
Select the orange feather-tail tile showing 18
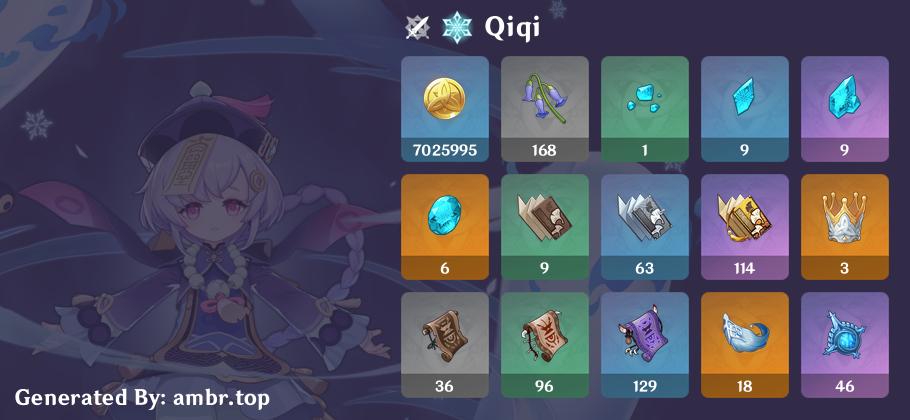point(745,344)
